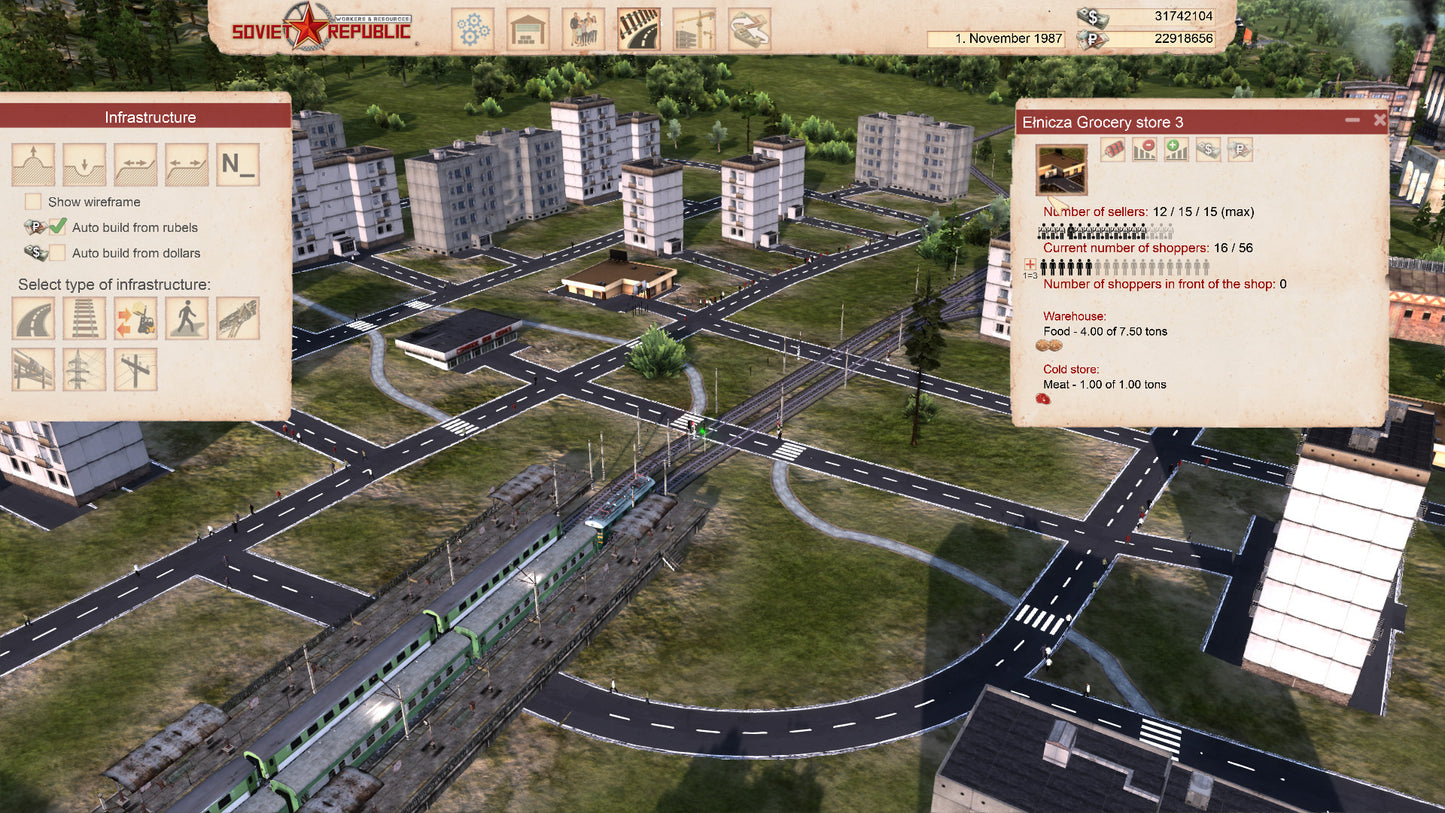Open the money exchange trade menu

point(749,29)
